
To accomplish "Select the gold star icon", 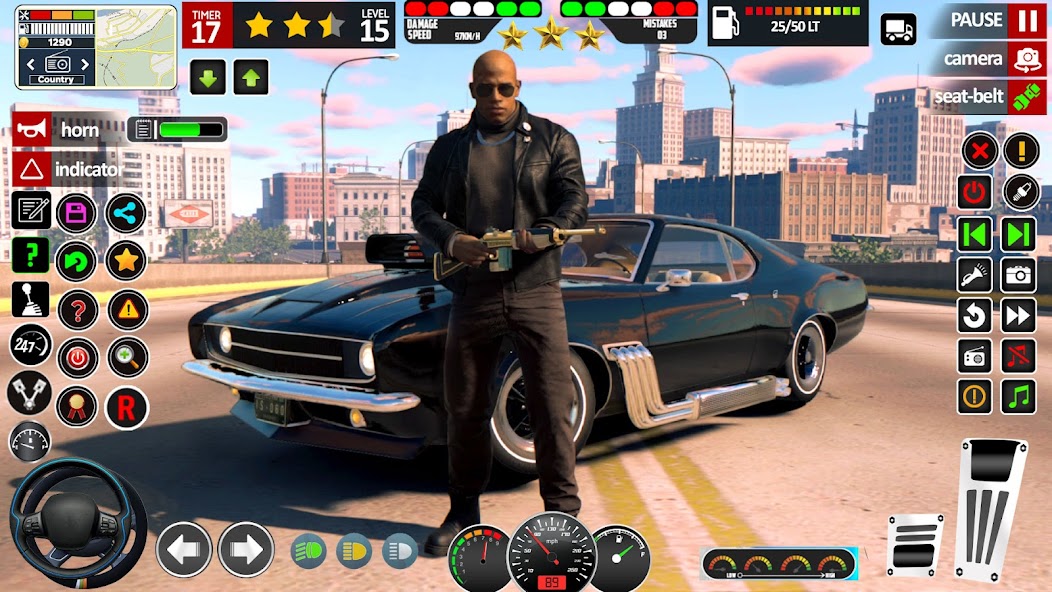I will tap(126, 261).
